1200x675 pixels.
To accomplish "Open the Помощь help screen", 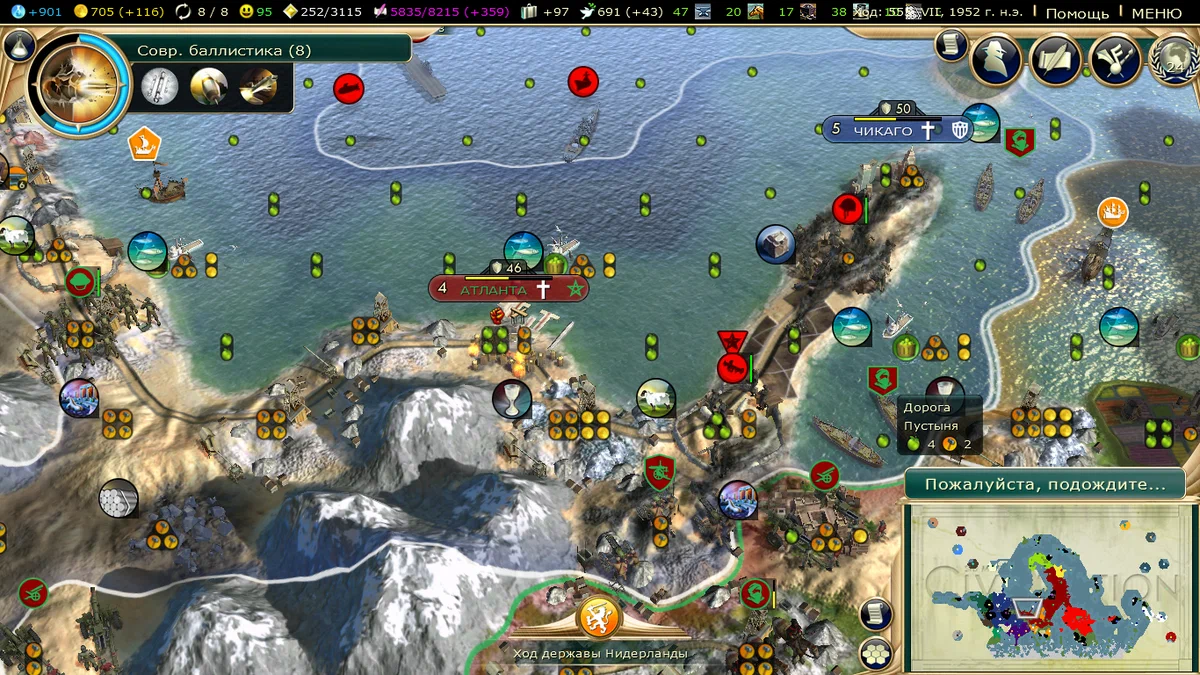I will pyautogui.click(x=1077, y=13).
